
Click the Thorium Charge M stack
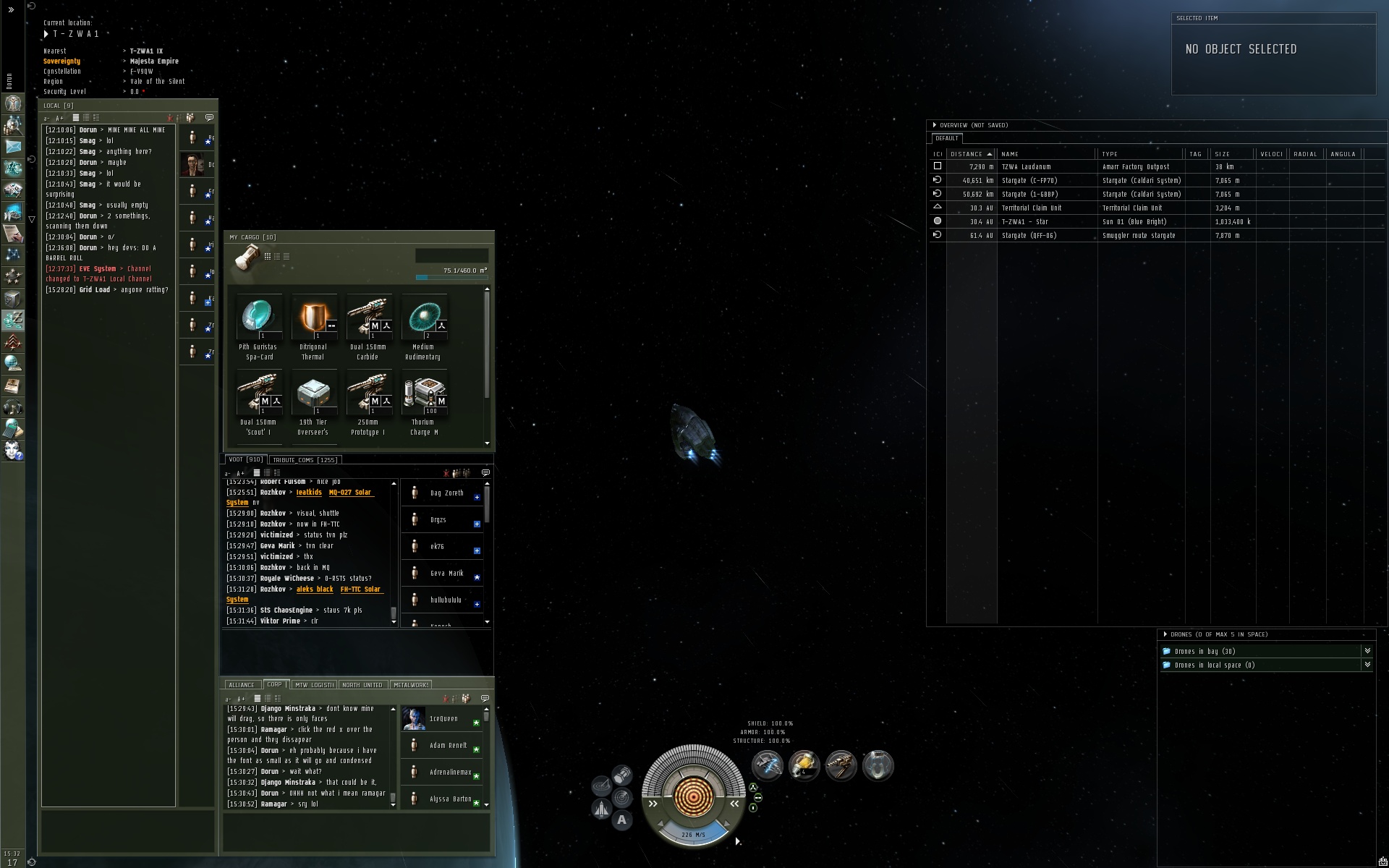tap(424, 394)
